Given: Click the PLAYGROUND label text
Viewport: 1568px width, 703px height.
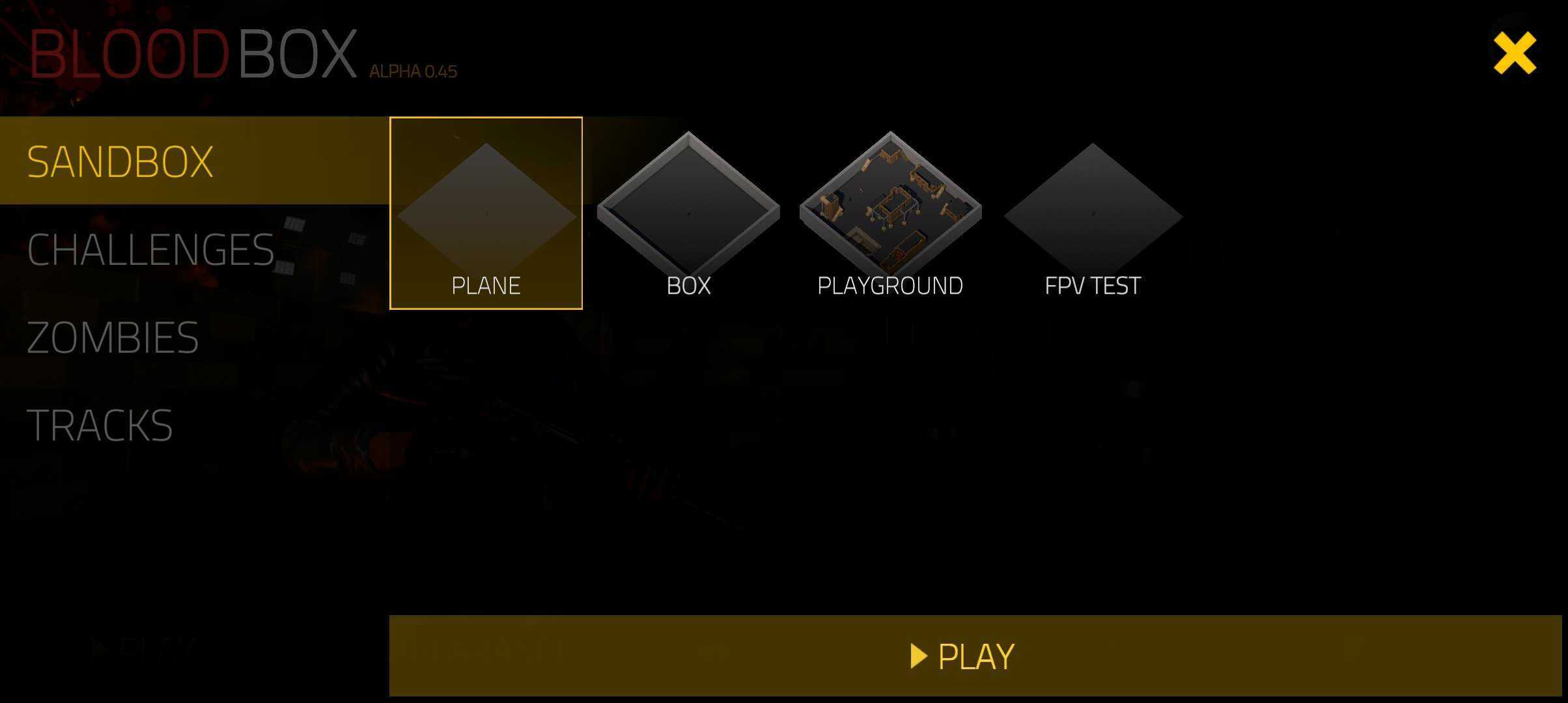Looking at the screenshot, I should (x=890, y=284).
